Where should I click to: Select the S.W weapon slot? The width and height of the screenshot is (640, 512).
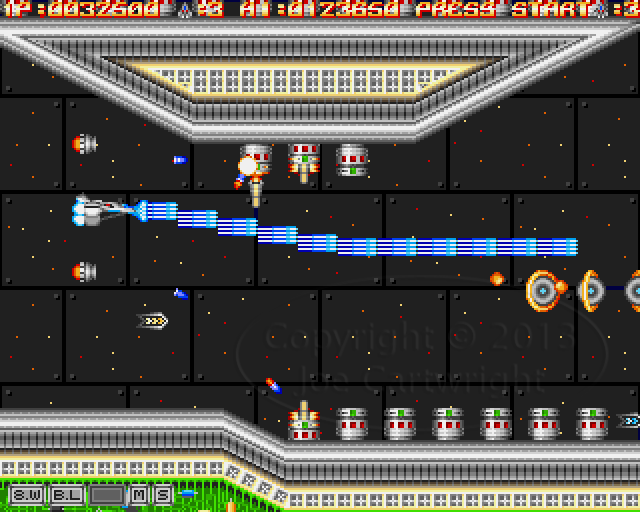pyautogui.click(x=26, y=494)
